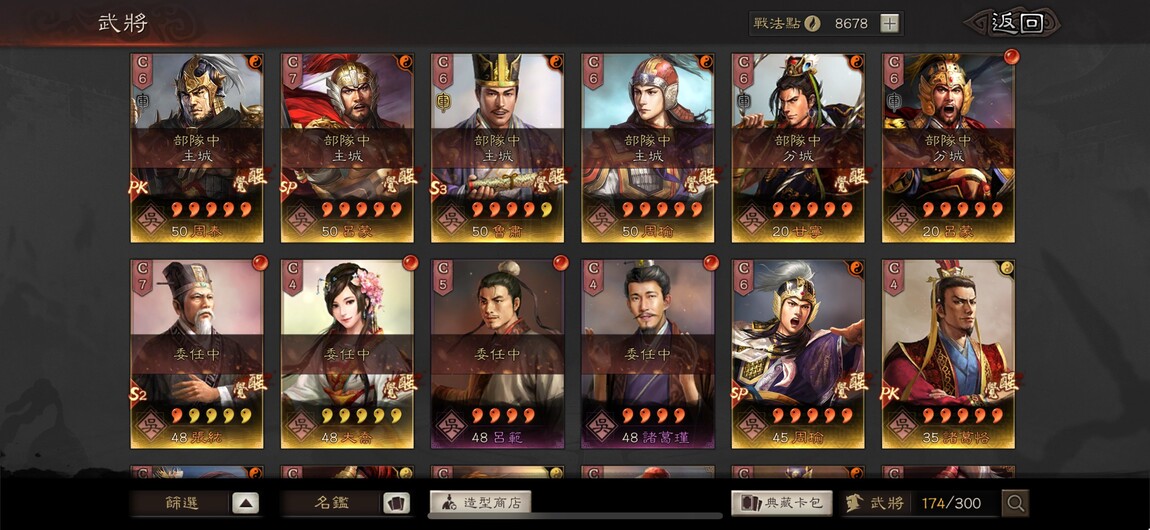Select the 呂範 general card
Image resolution: width=1150 pixels, height=530 pixels.
coord(497,354)
